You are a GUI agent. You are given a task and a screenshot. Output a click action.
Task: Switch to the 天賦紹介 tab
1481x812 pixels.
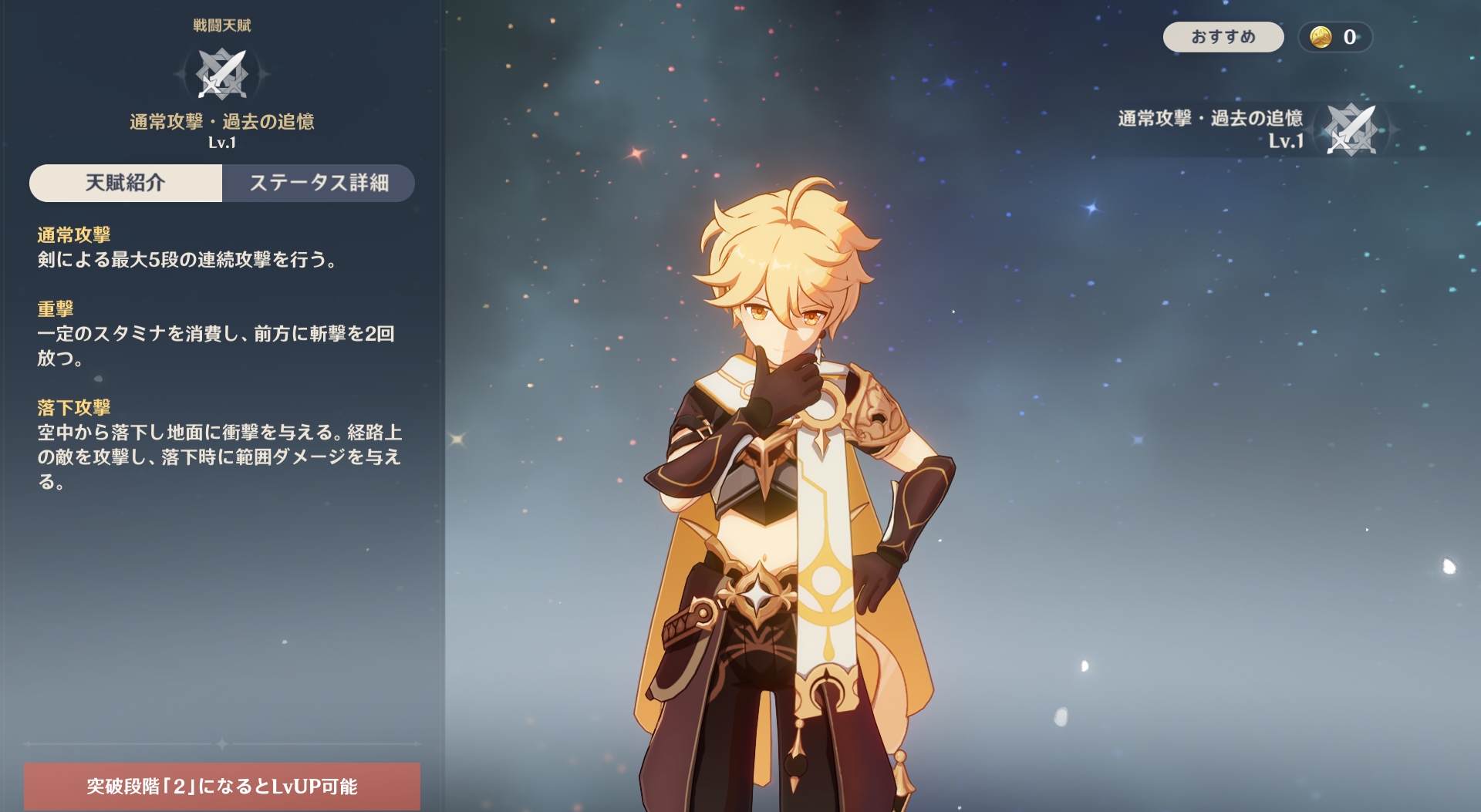[126, 183]
